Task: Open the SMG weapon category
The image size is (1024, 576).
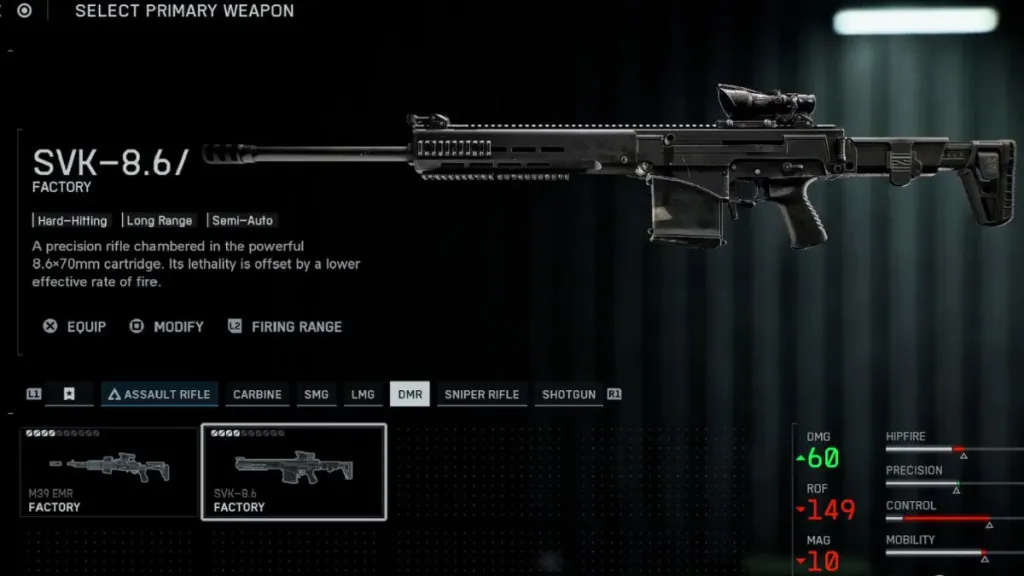Action: [x=316, y=394]
